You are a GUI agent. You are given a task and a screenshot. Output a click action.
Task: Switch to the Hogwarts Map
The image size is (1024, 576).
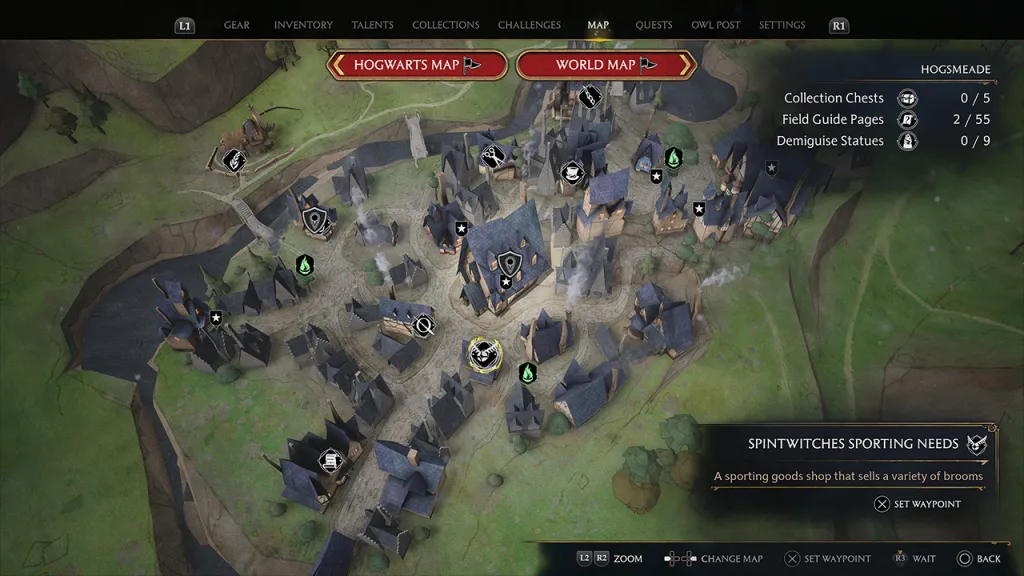point(417,65)
